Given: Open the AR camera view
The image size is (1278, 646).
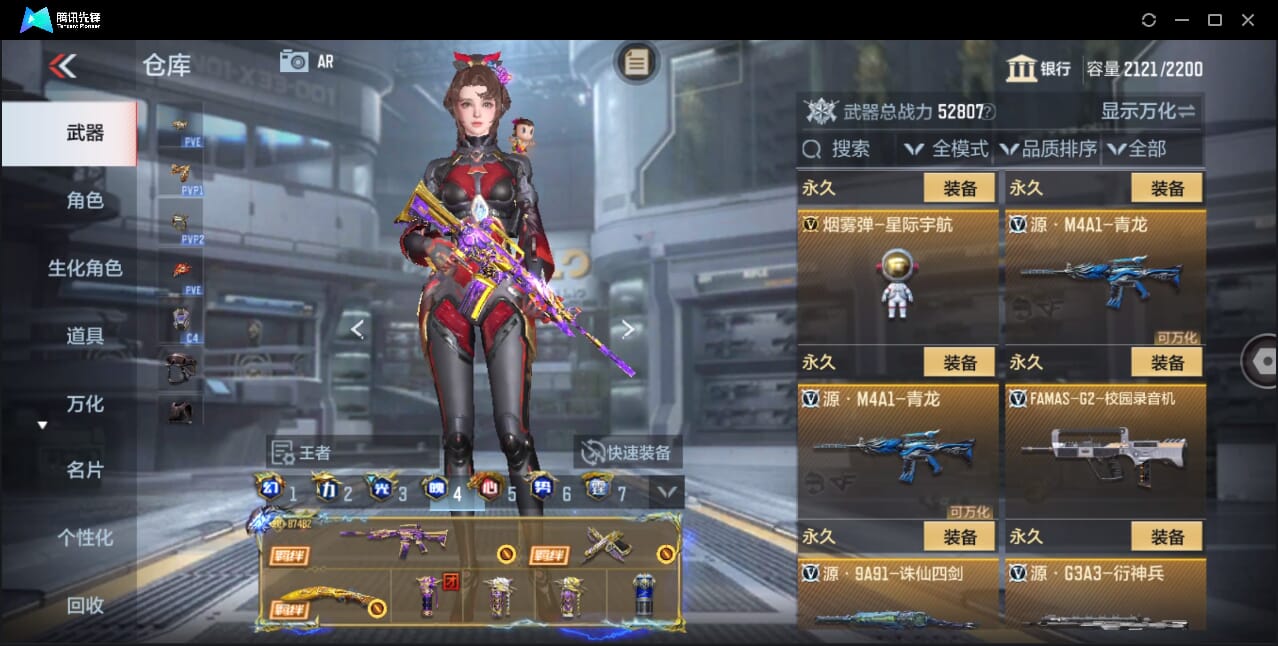Looking at the screenshot, I should (x=306, y=61).
